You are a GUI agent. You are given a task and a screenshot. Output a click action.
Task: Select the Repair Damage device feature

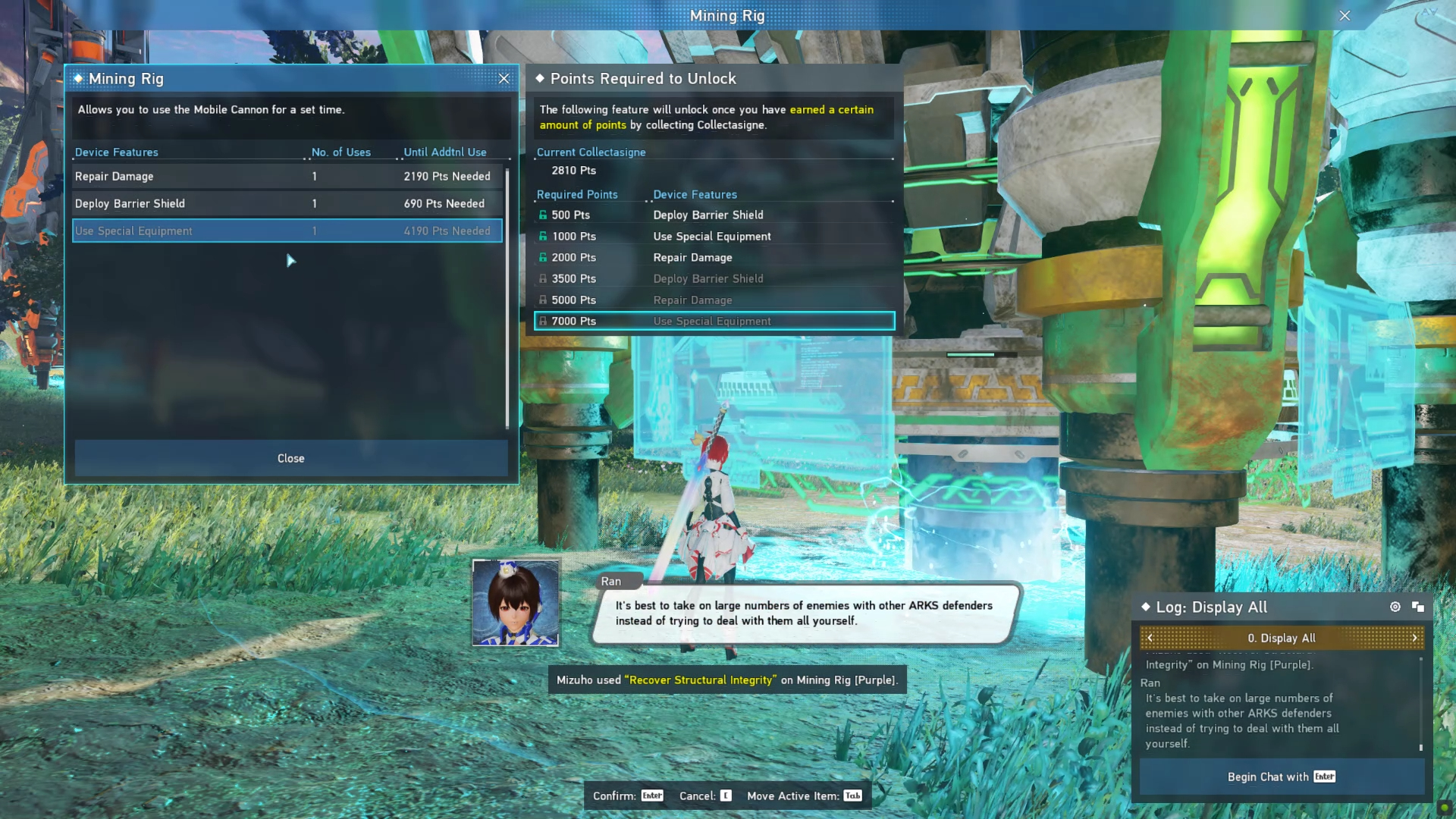point(190,176)
